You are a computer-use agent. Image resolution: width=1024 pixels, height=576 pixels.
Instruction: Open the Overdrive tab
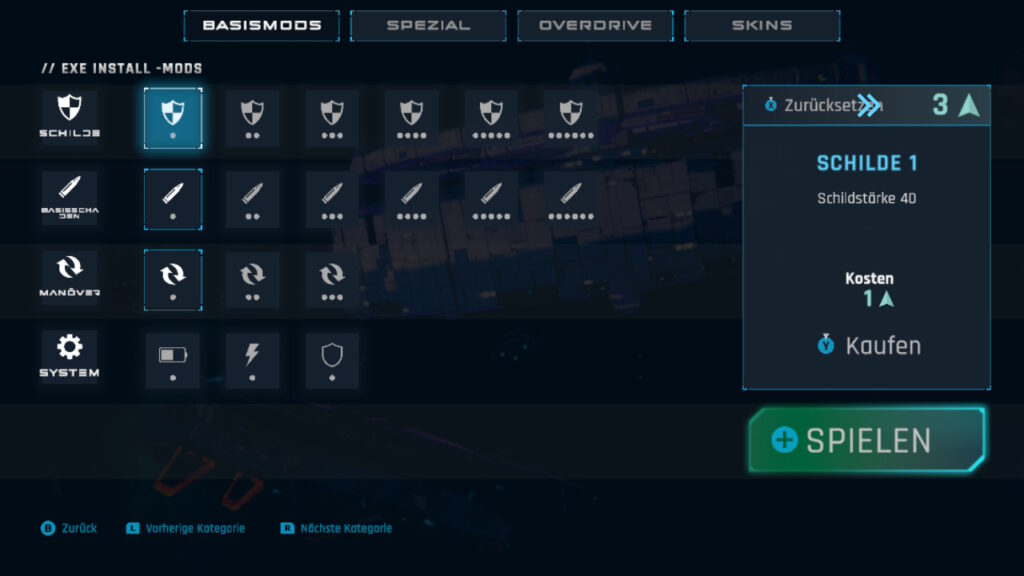(x=595, y=25)
